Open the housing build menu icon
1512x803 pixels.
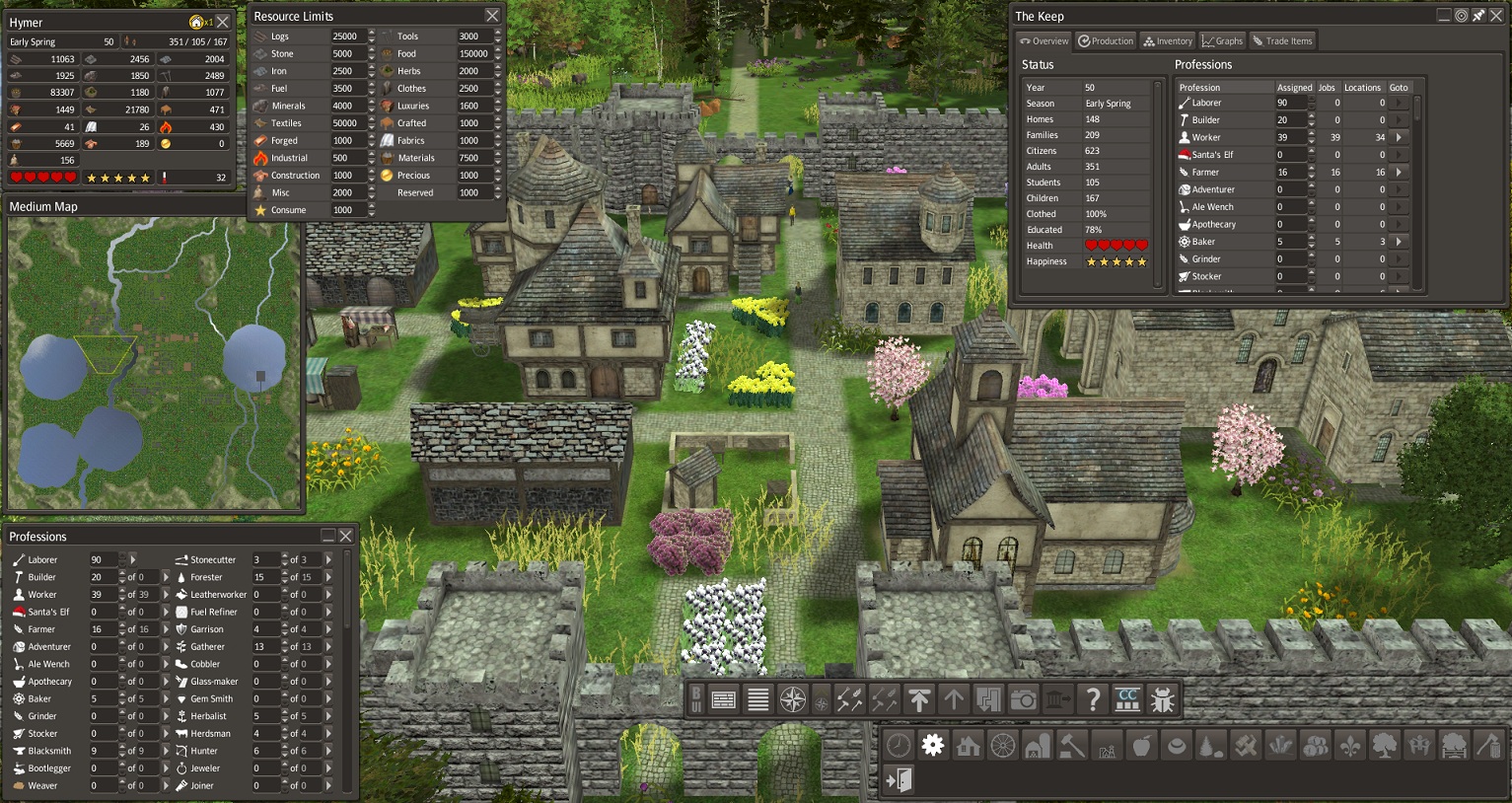pyautogui.click(x=968, y=746)
